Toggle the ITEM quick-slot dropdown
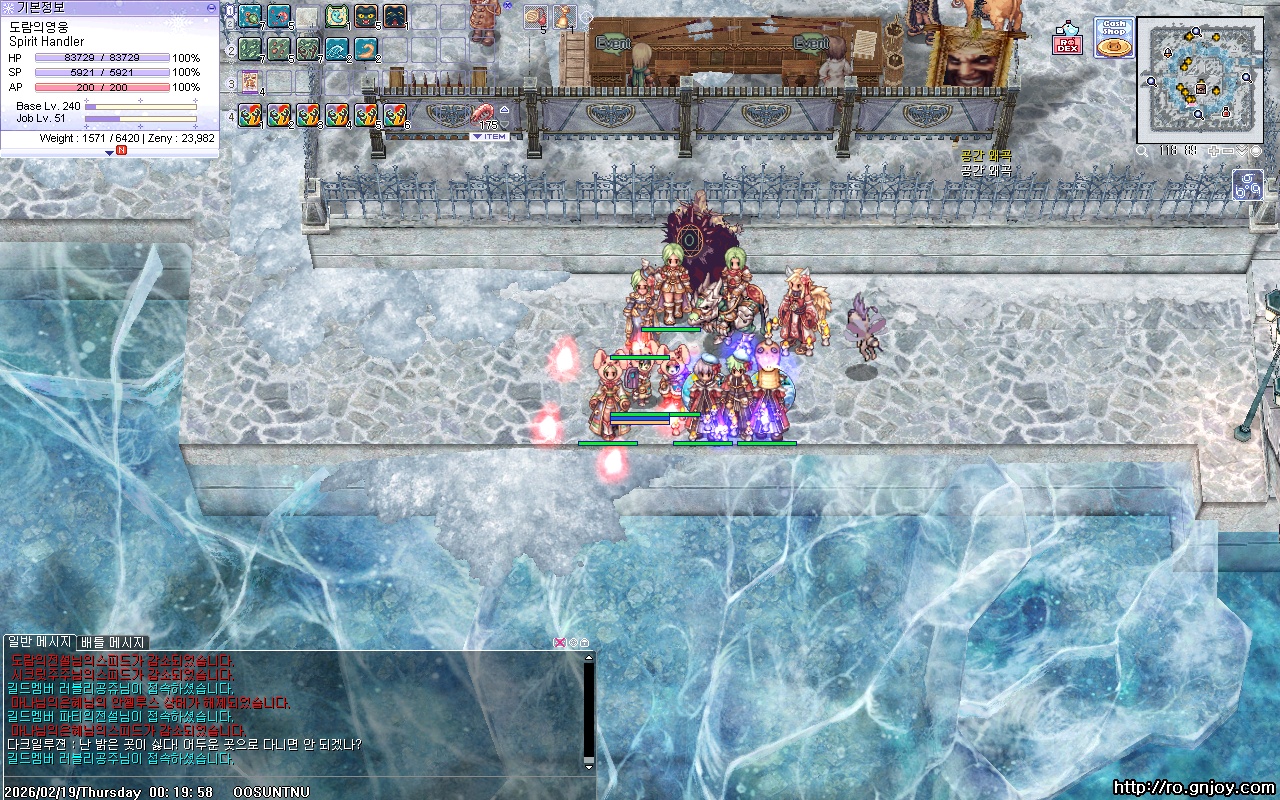1280x800 pixels. pyautogui.click(x=489, y=137)
